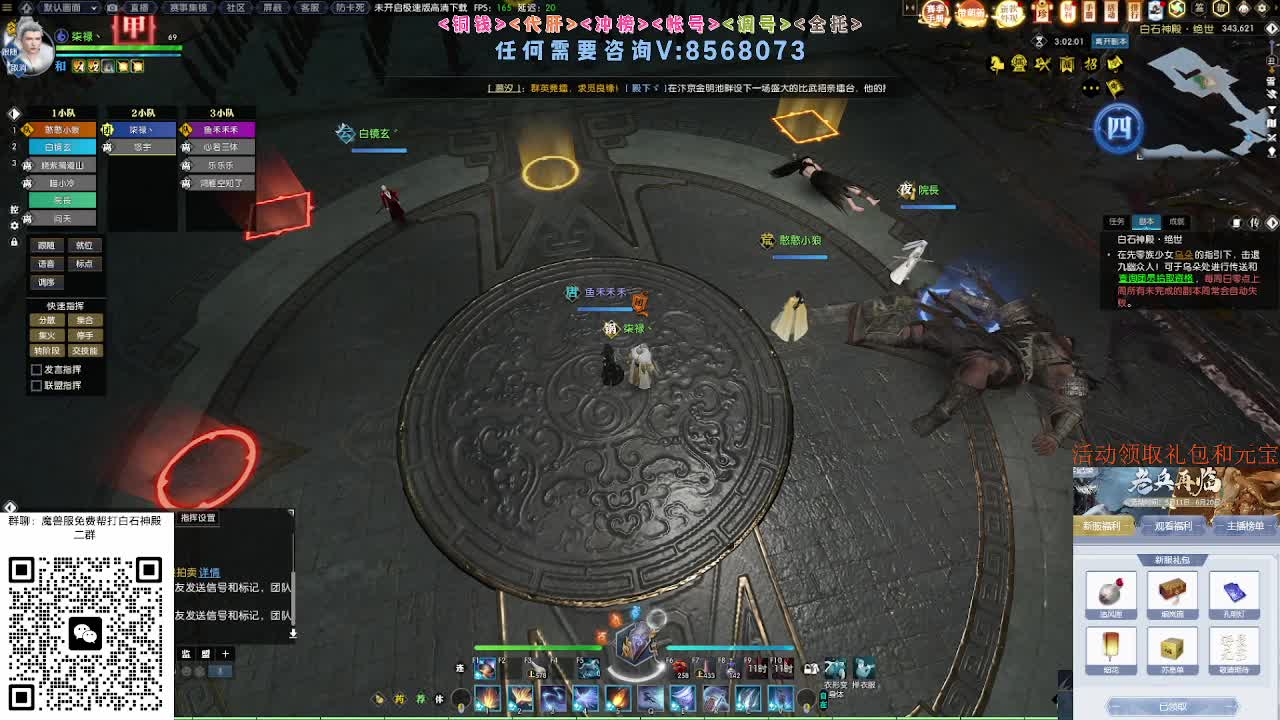Select the fire skill icon on slot 5
The width and height of the screenshot is (1280, 720).
pos(618,700)
